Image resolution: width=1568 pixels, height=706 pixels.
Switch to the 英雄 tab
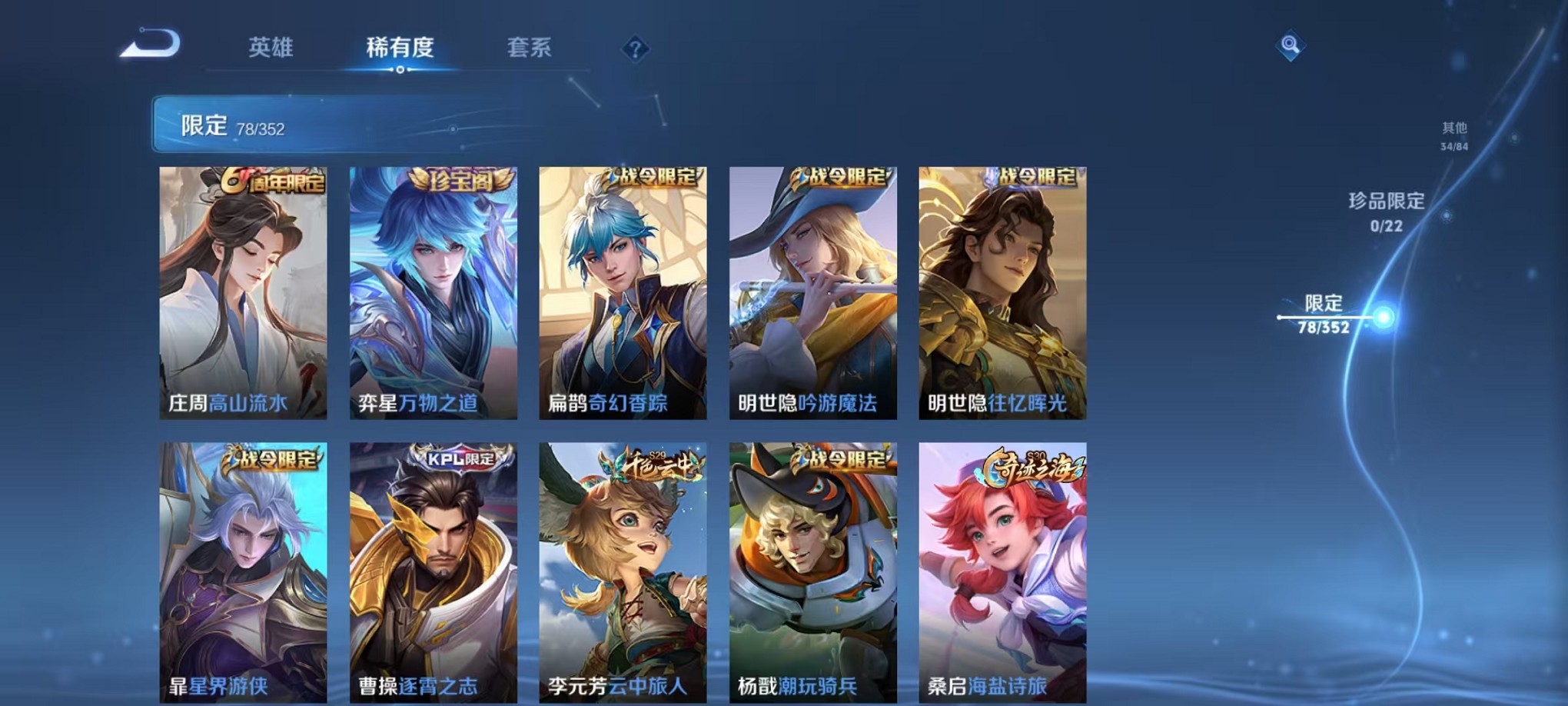[272, 48]
